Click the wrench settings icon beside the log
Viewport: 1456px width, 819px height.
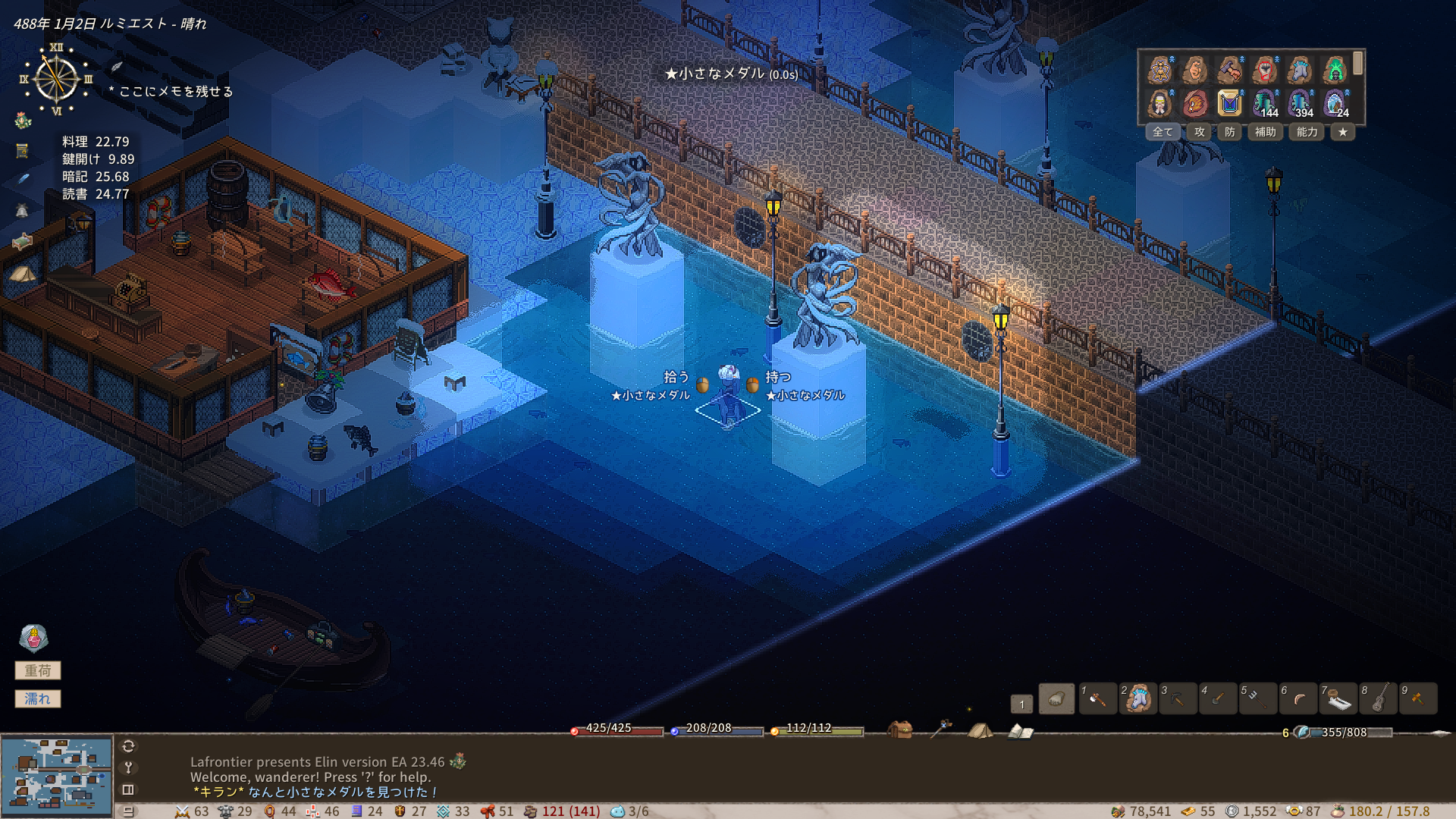(128, 767)
